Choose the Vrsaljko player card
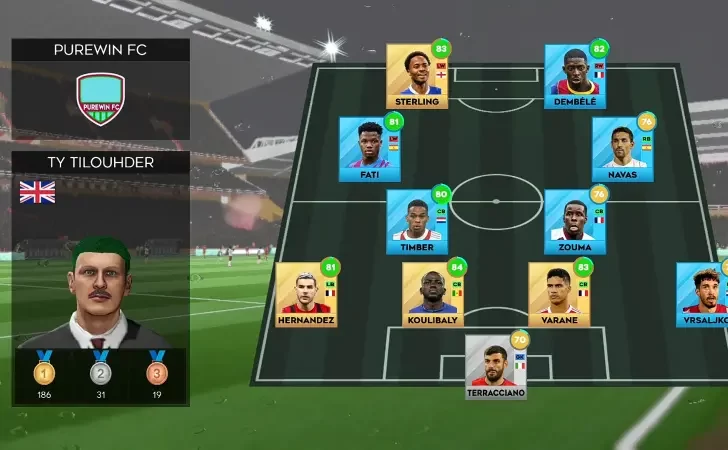728x450 pixels. pos(703,294)
